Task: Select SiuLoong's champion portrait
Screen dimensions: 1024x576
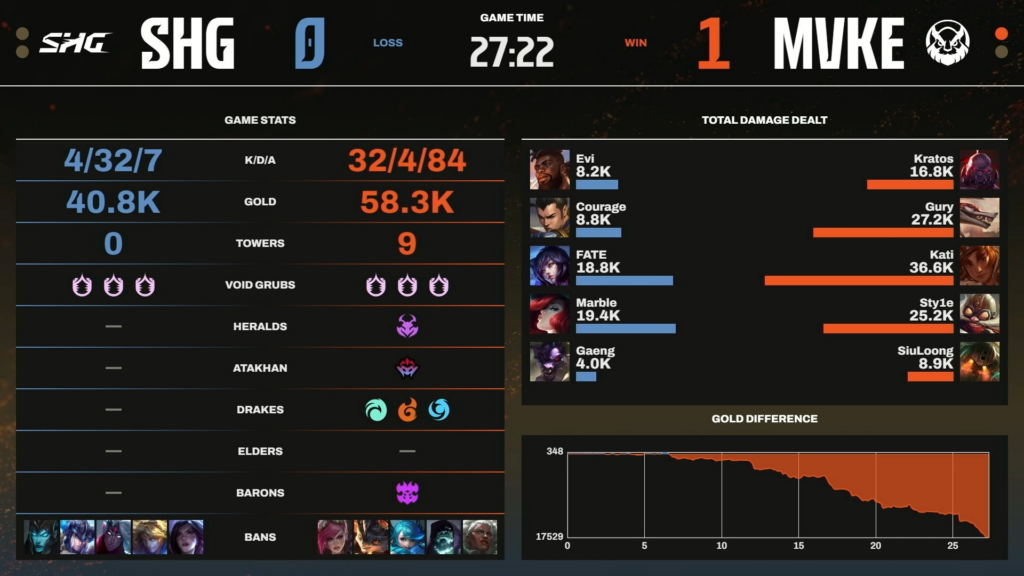Action: (x=980, y=361)
